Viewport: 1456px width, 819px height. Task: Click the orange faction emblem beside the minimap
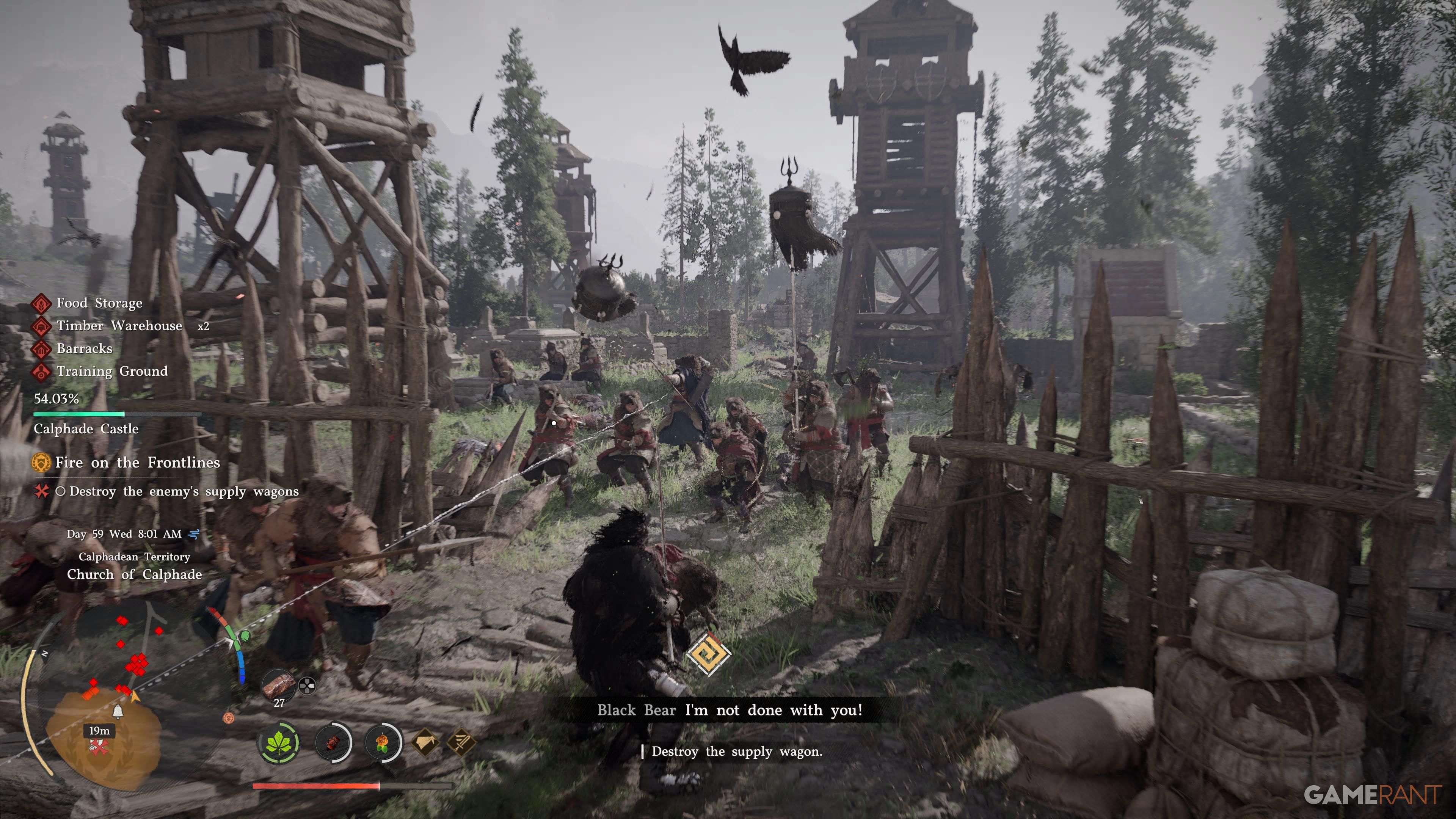pyautogui.click(x=229, y=718)
